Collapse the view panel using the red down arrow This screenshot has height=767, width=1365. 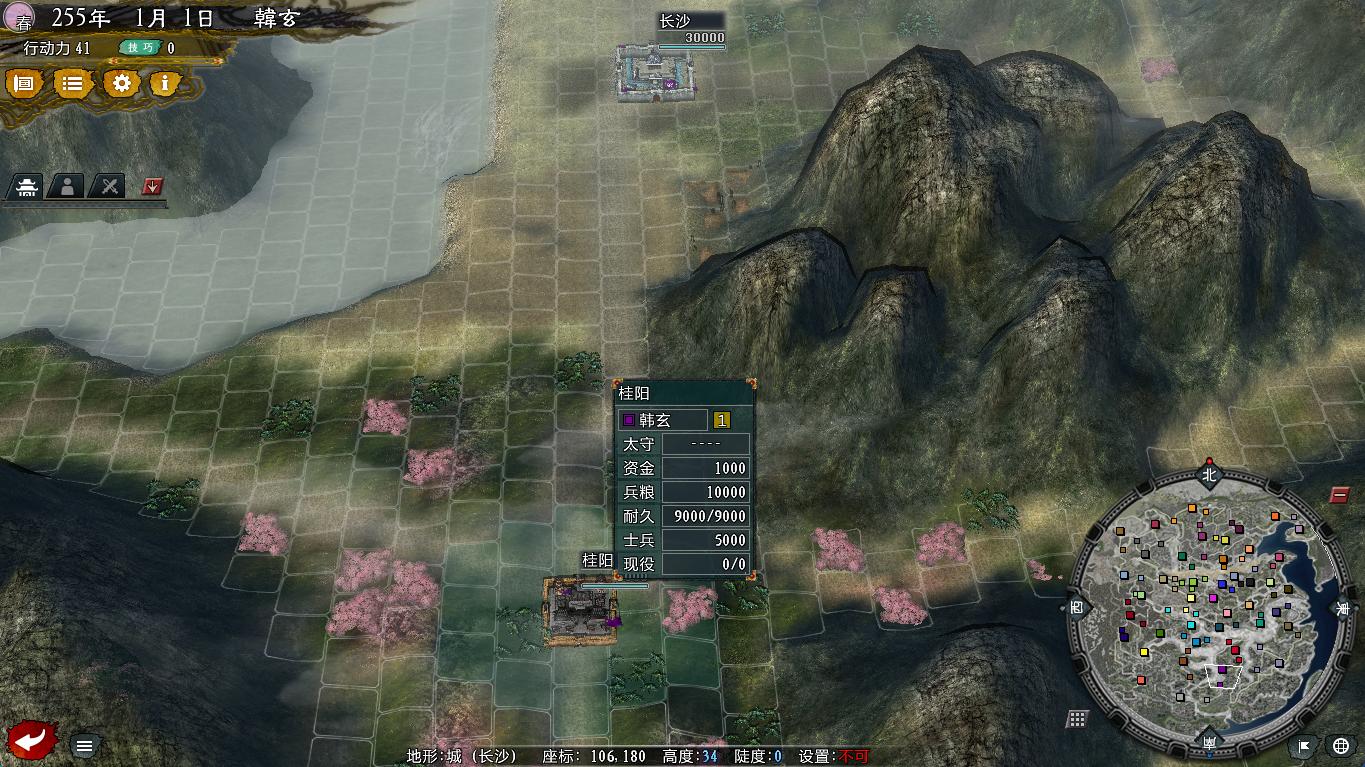point(150,186)
